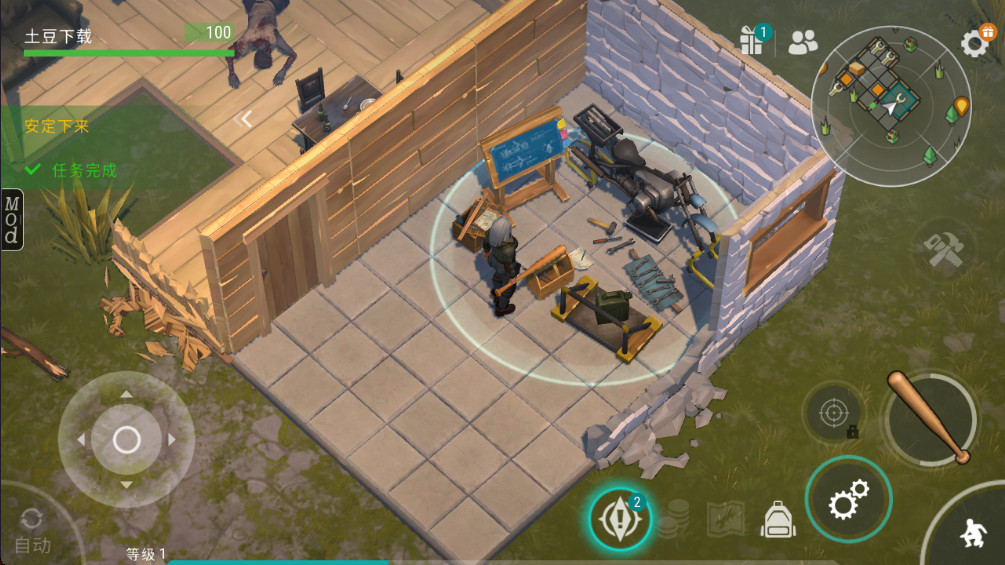Open the gift box rewards icon
Image resolution: width=1005 pixels, height=565 pixels.
click(751, 40)
